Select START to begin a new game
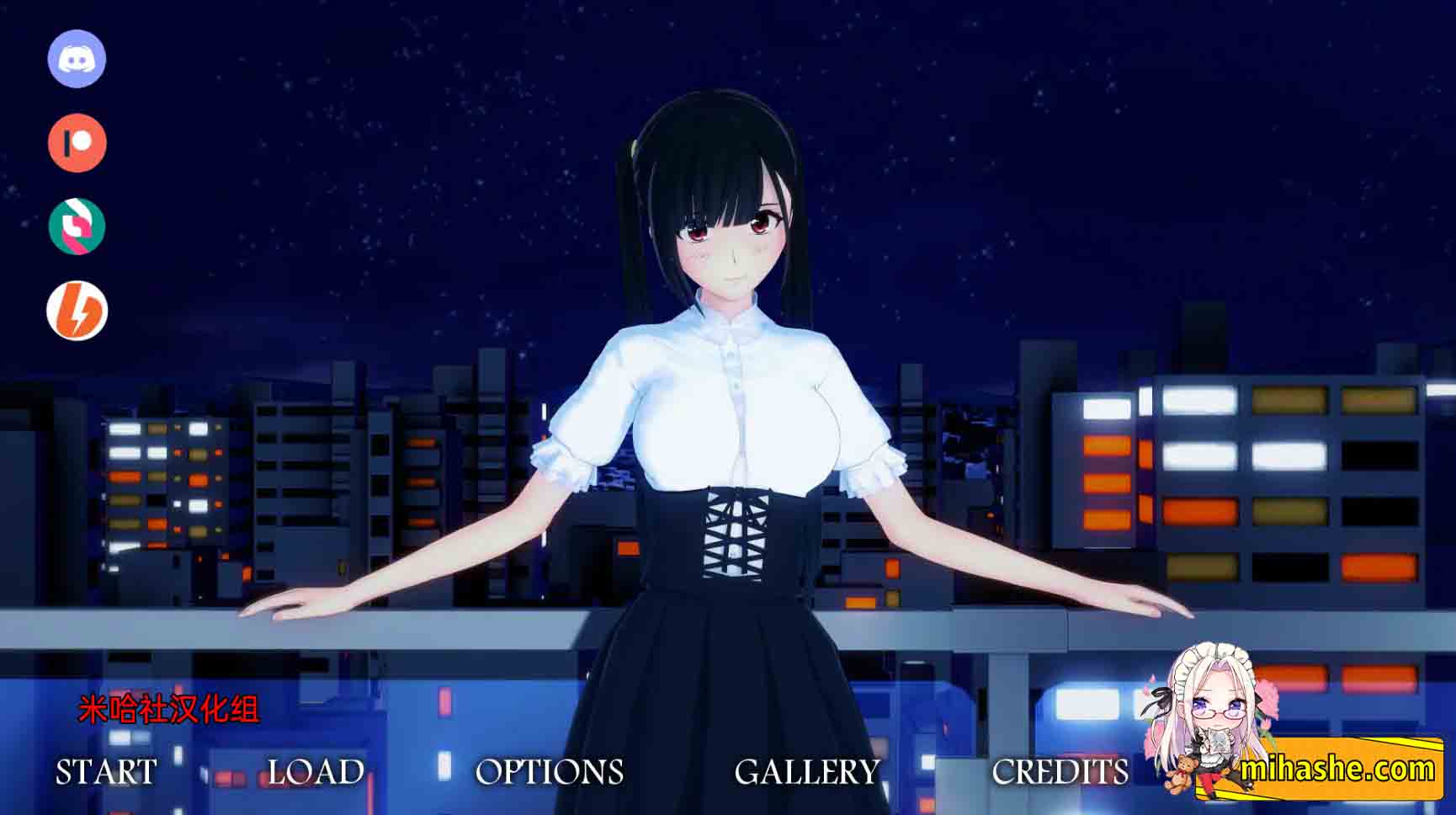Viewport: 1456px width, 815px height. [x=104, y=771]
